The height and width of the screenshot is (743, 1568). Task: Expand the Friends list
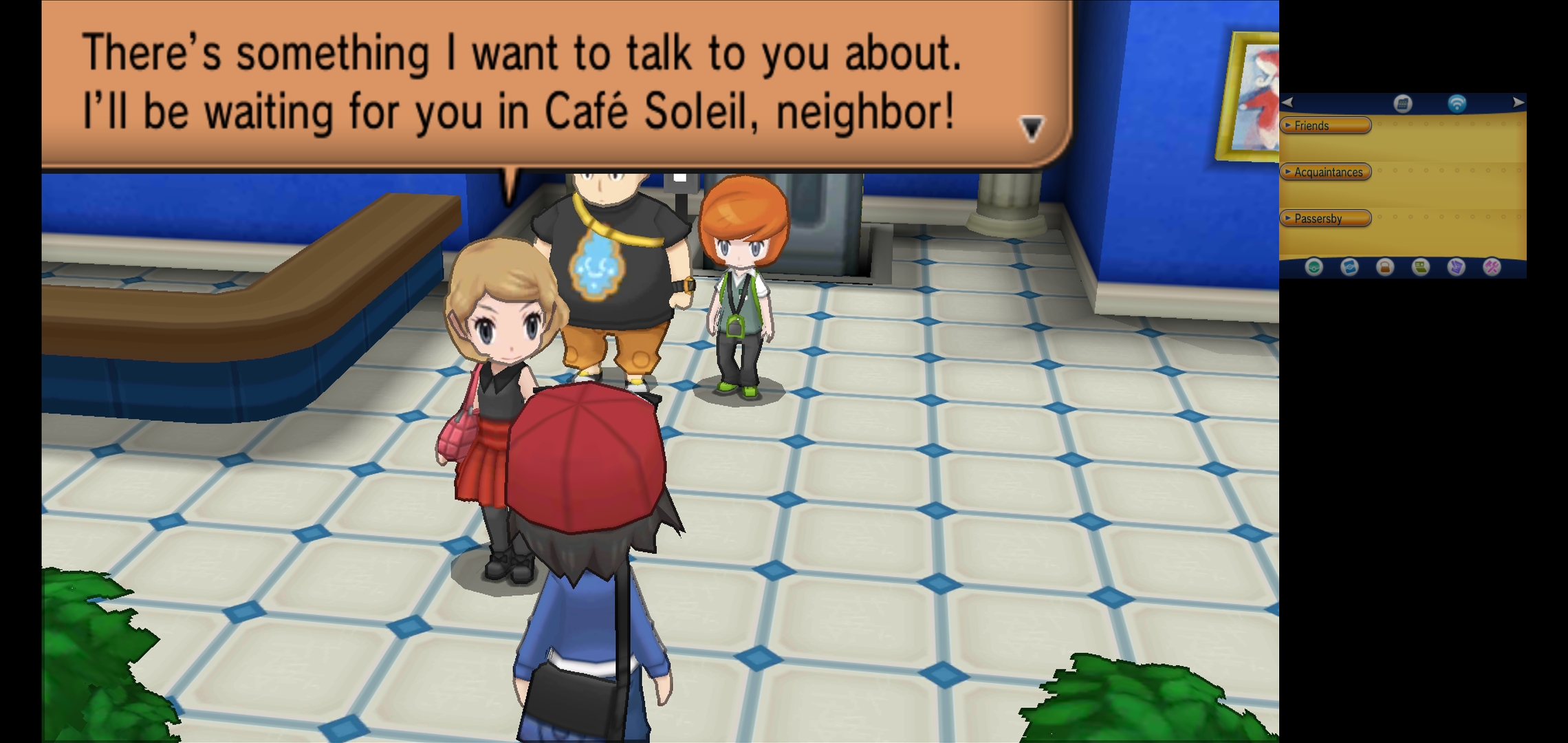1325,125
